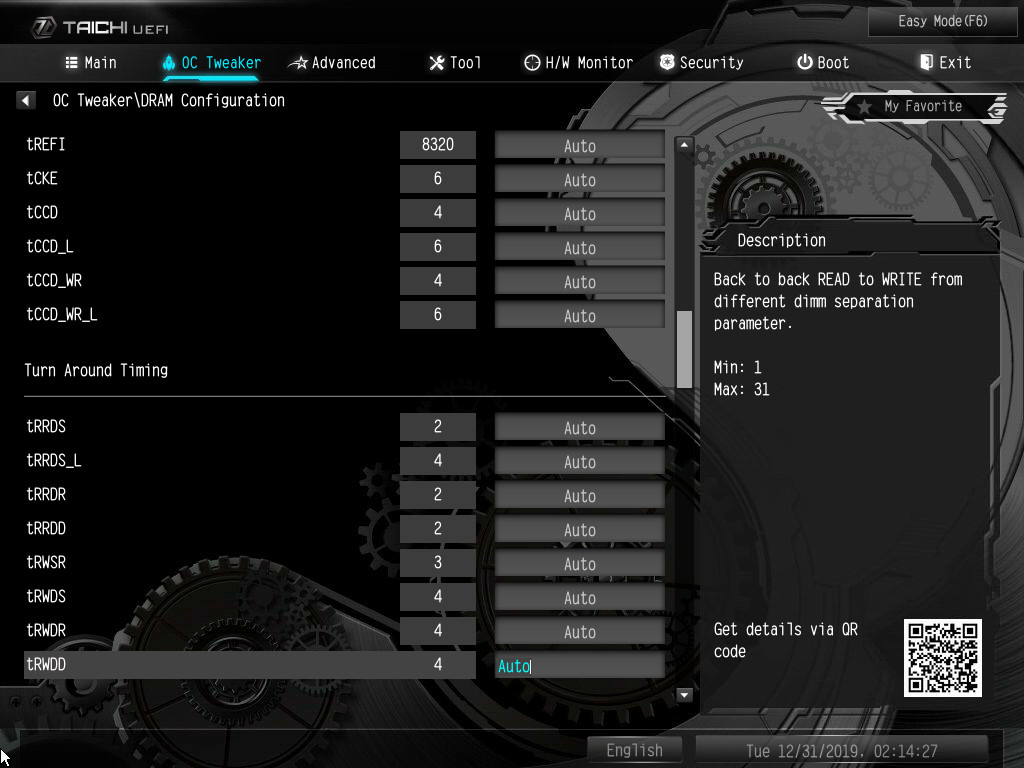Select the OC Tweaker tab
Screen dimensions: 1024x768
211,62
